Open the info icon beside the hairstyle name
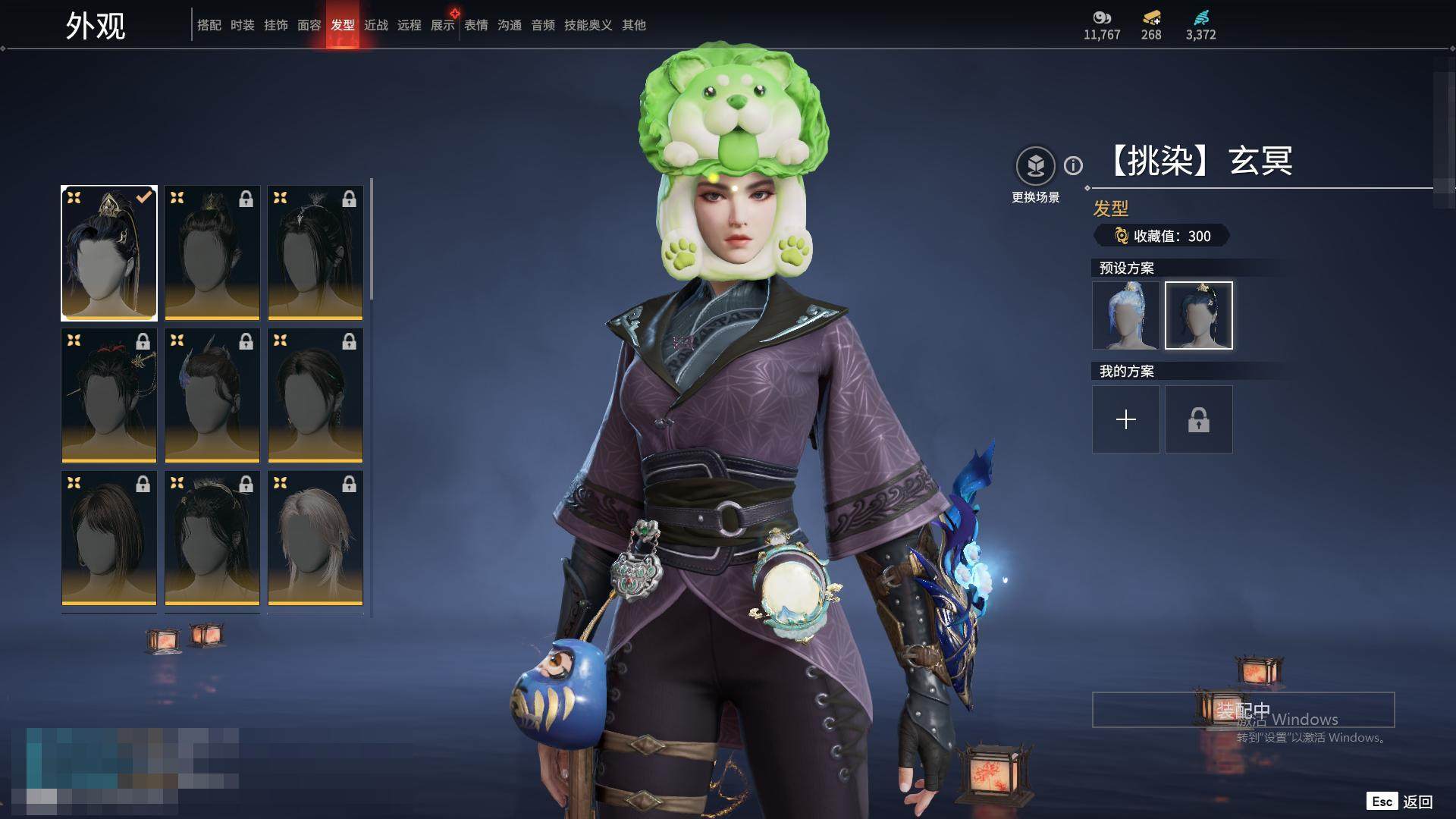 pos(1073,165)
